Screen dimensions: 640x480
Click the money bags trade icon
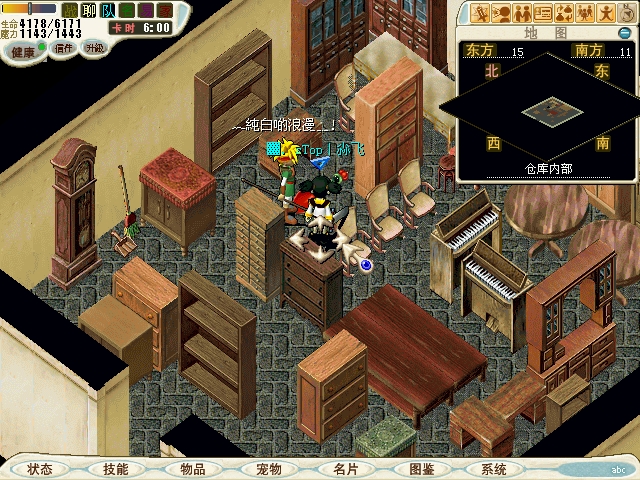(x=564, y=13)
